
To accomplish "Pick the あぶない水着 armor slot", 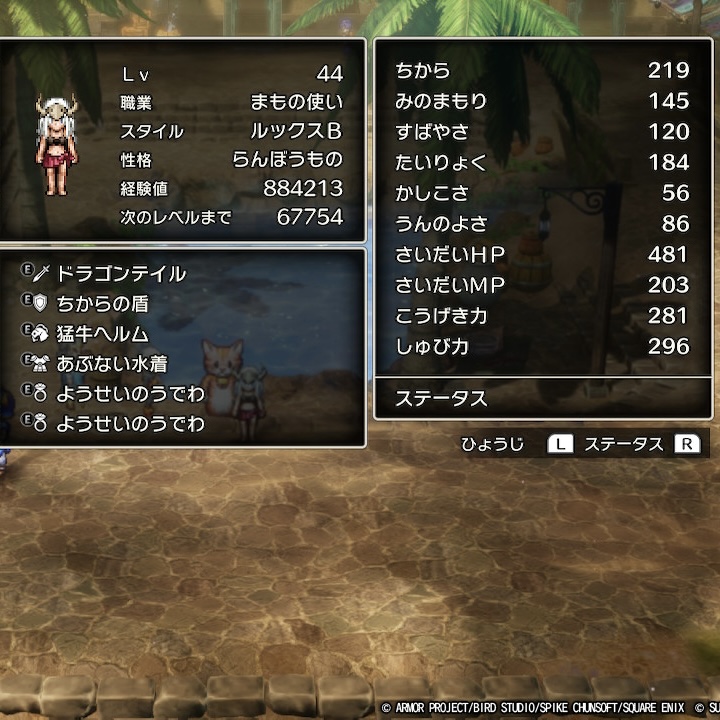I will coord(111,364).
